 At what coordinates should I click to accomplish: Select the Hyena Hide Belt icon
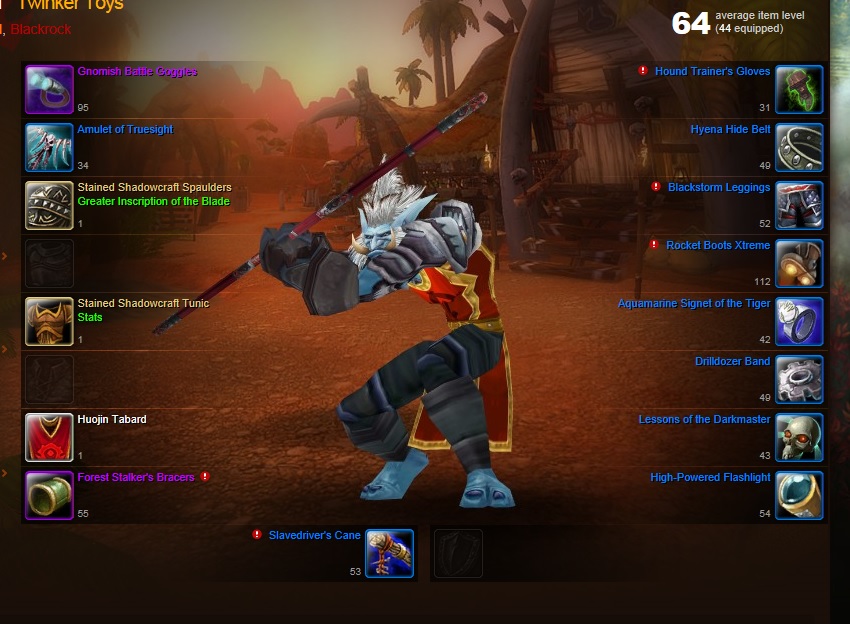(799, 148)
